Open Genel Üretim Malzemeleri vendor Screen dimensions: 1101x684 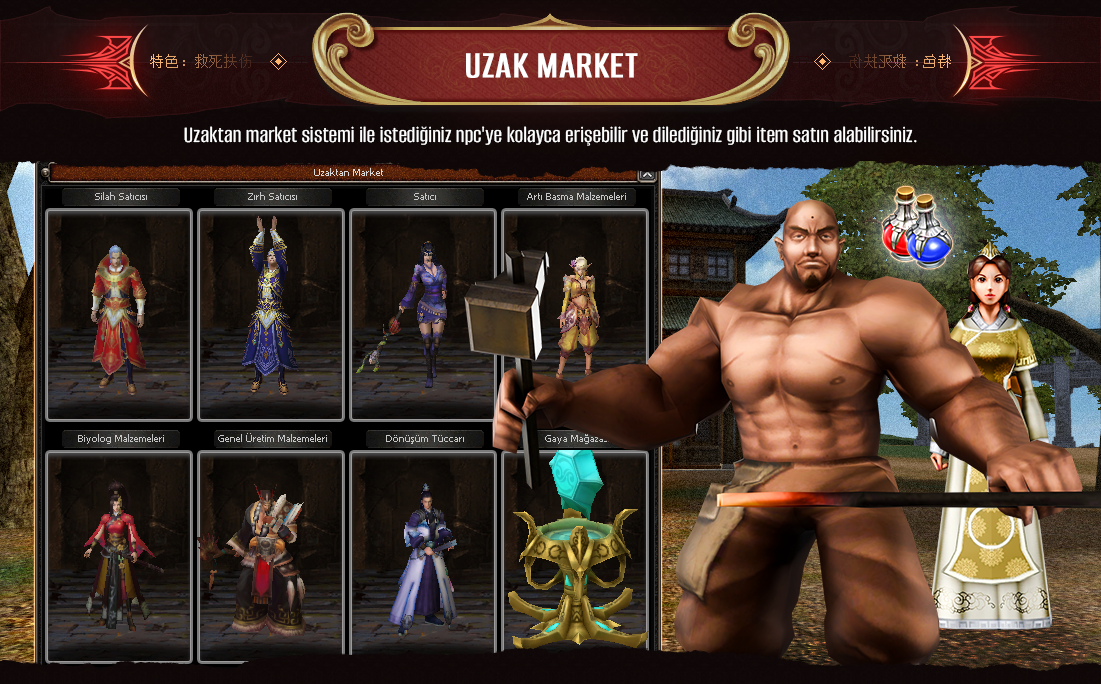point(271,556)
